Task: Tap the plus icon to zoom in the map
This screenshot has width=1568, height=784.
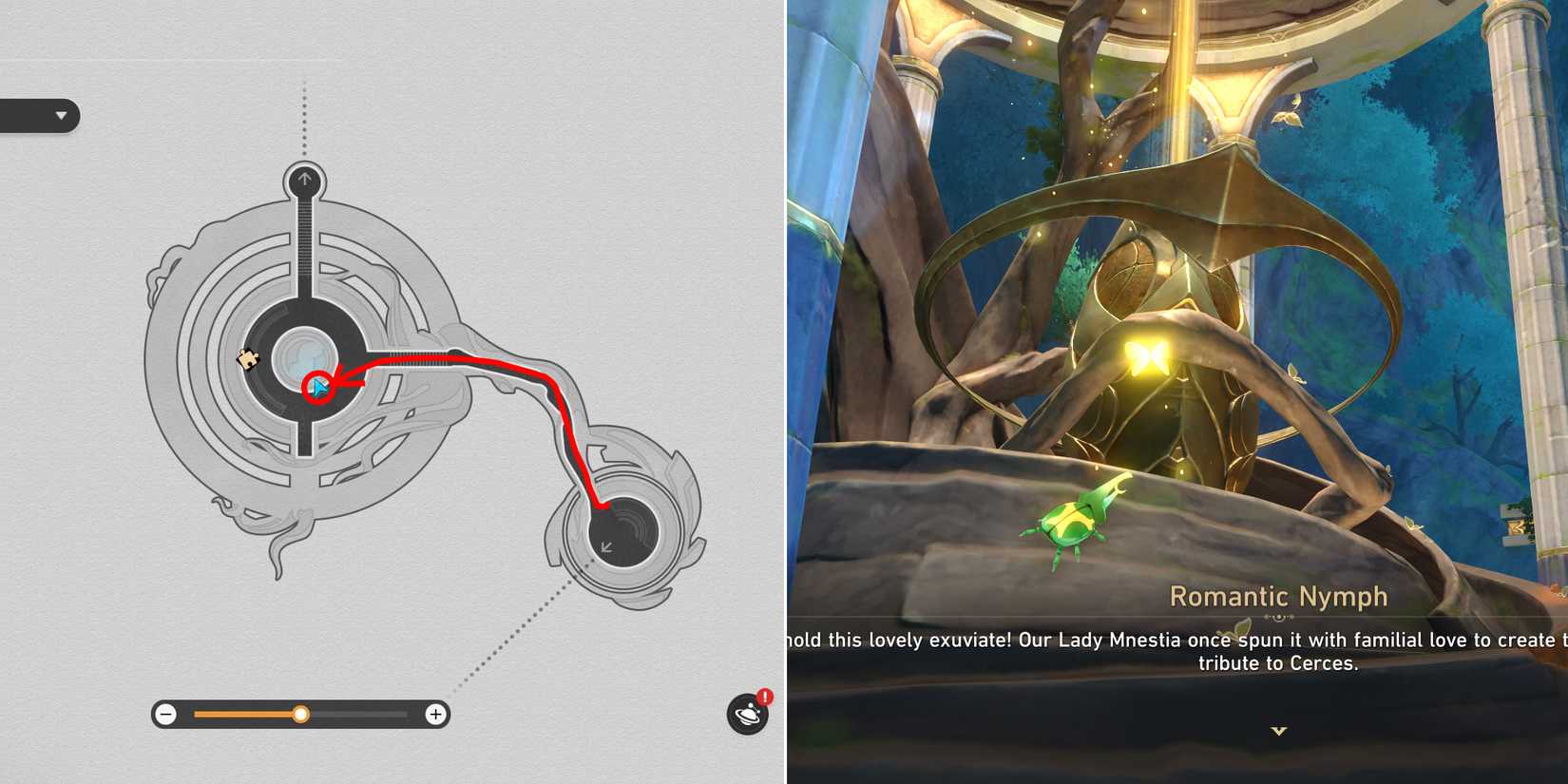Action: 435,714
